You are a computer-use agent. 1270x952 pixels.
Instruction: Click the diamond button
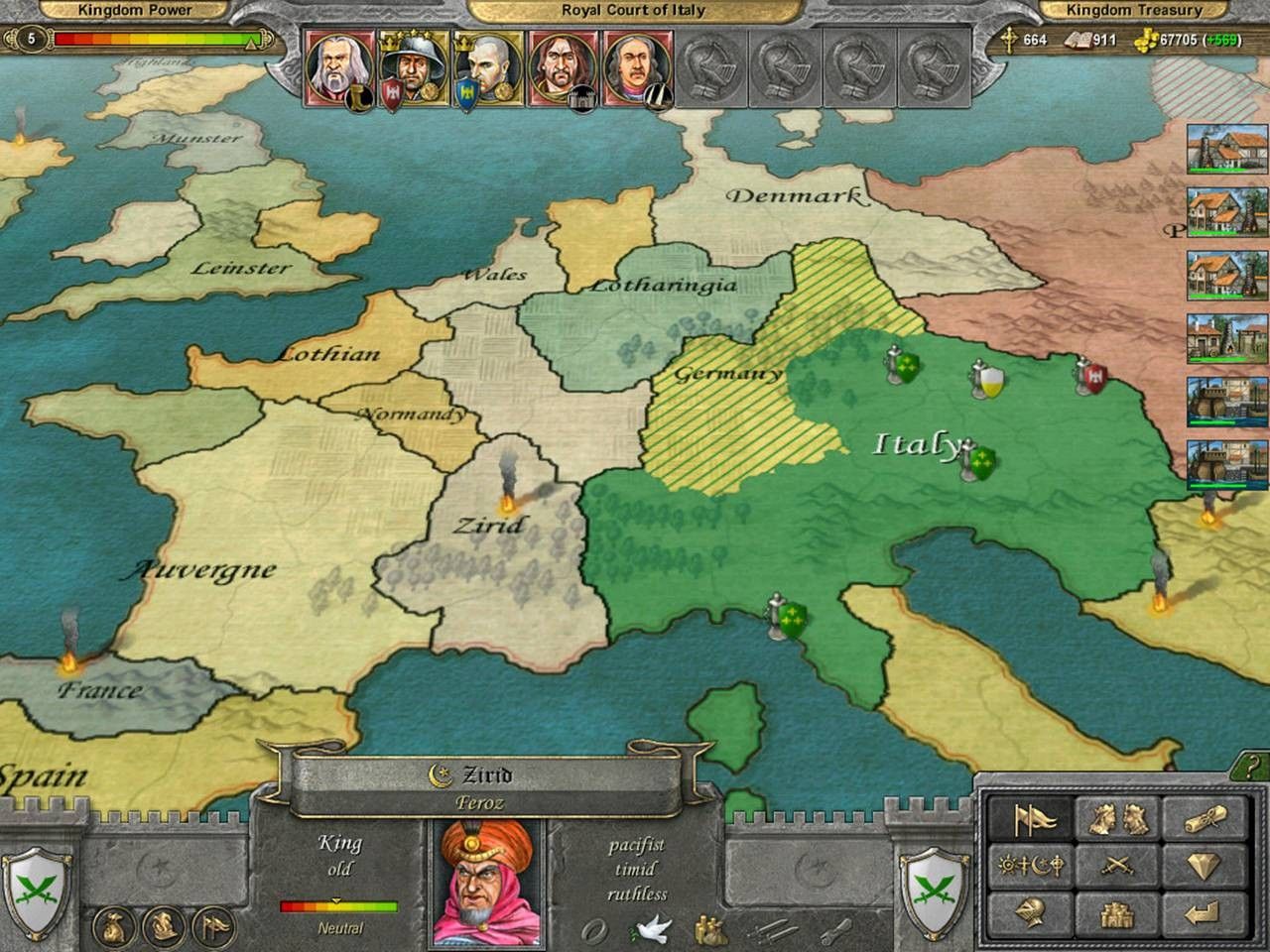click(1204, 866)
